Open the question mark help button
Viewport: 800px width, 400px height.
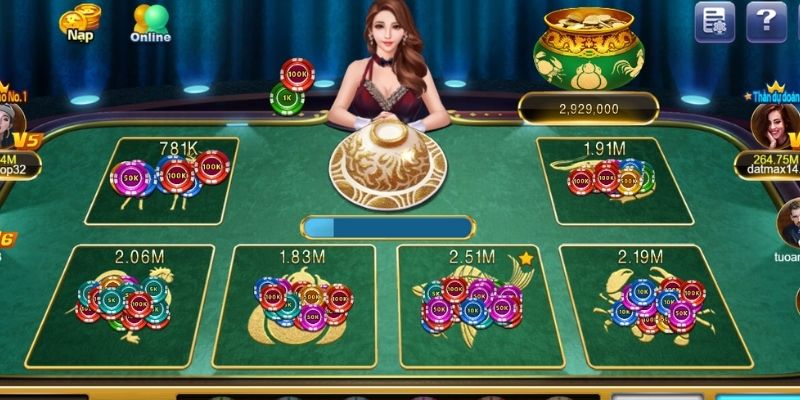tap(766, 21)
